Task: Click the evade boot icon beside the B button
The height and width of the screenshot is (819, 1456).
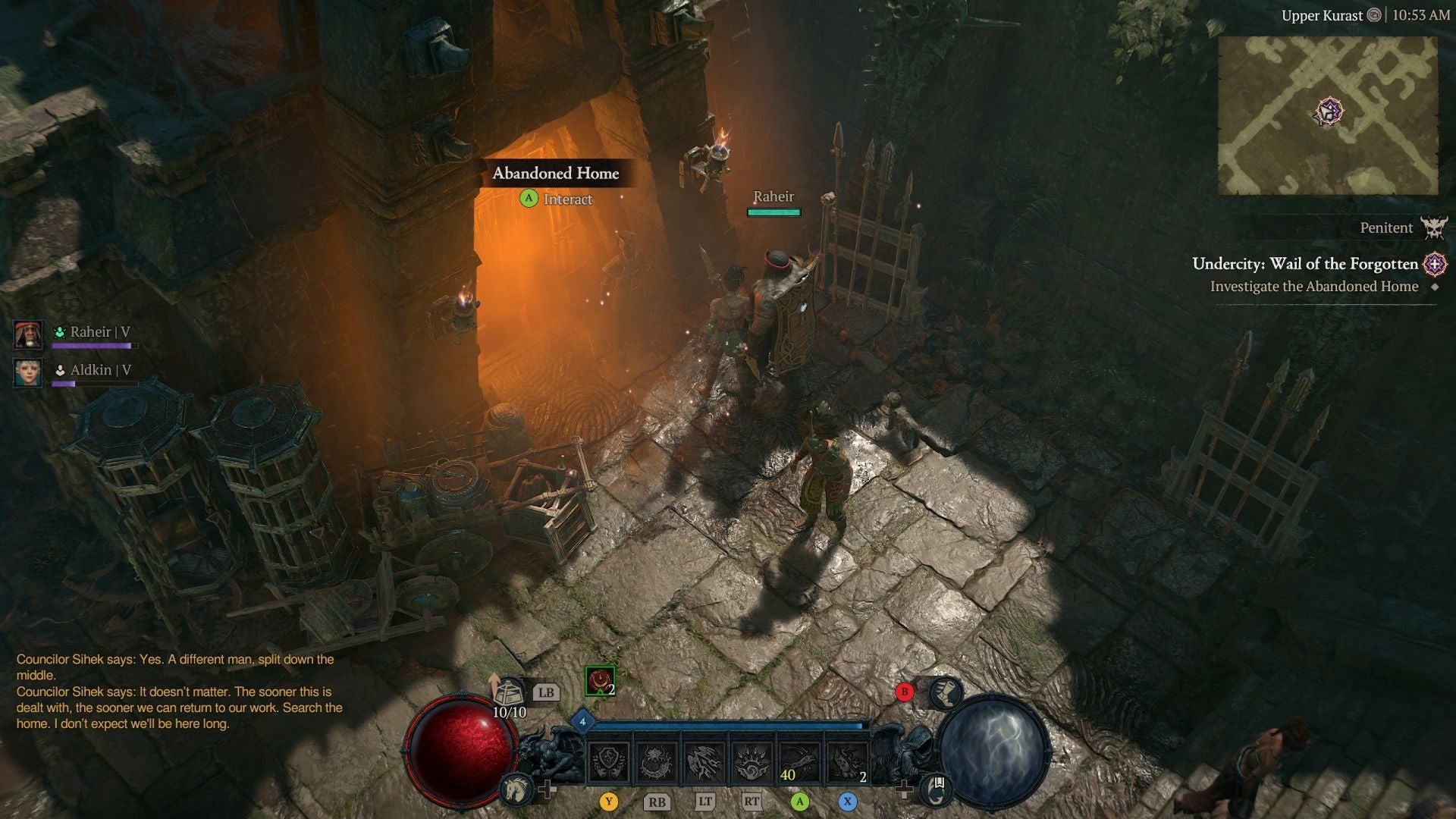Action: [x=945, y=693]
